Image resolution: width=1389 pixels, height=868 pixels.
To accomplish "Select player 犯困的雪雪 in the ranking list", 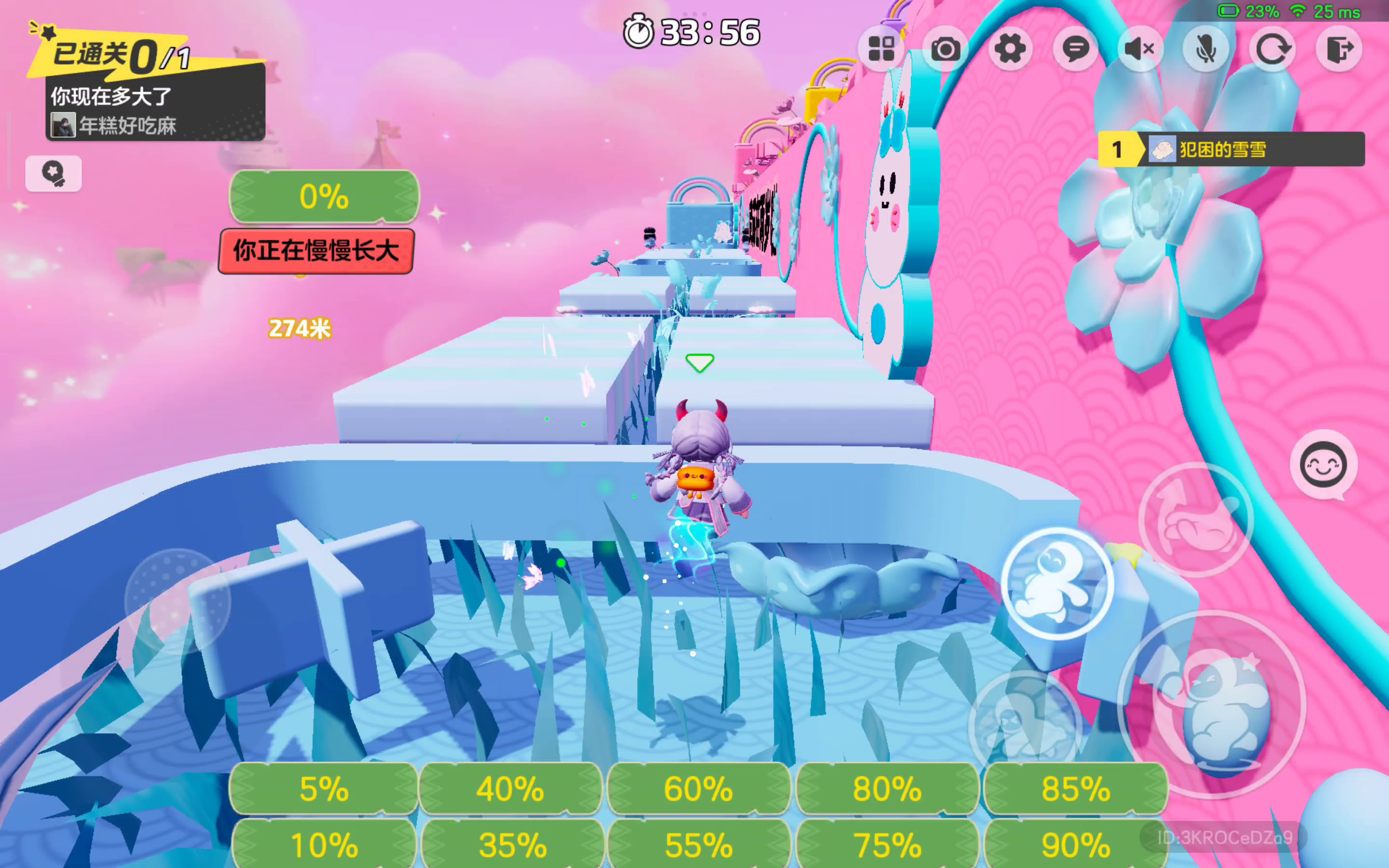I will pos(1231,150).
